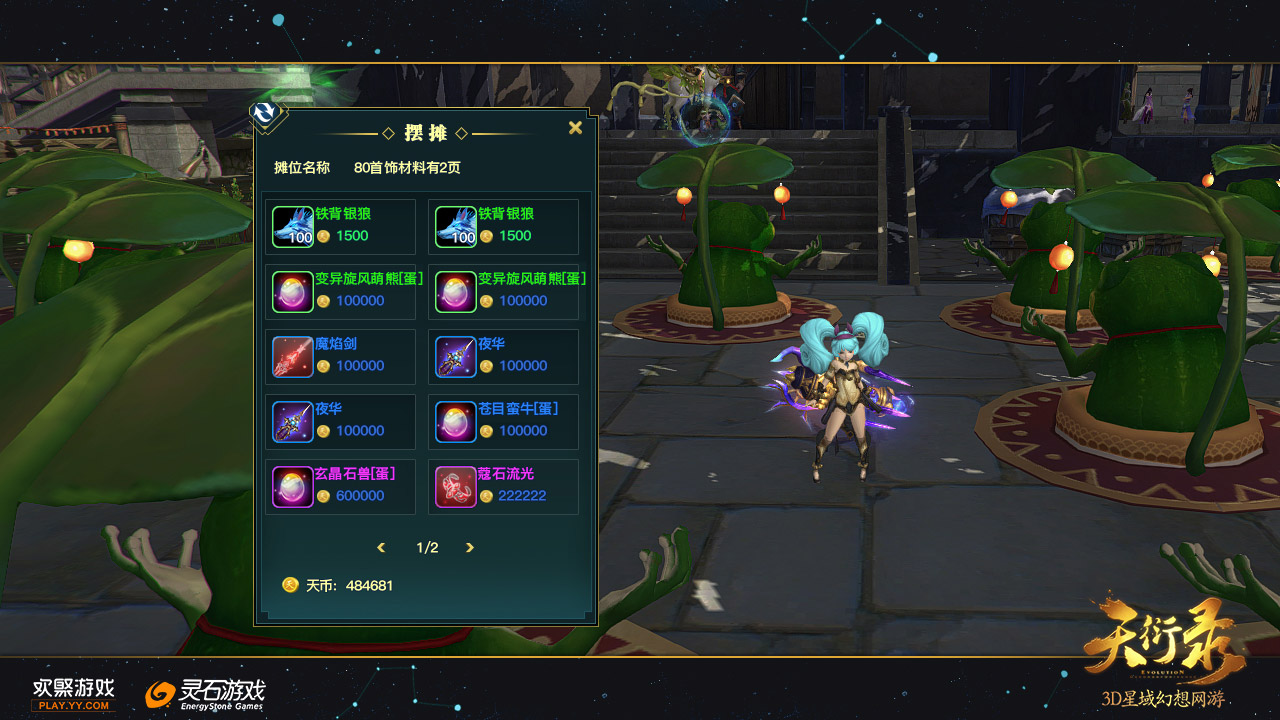Viewport: 1280px width, 720px height.
Task: Go to the next stall page
Action: (x=470, y=548)
